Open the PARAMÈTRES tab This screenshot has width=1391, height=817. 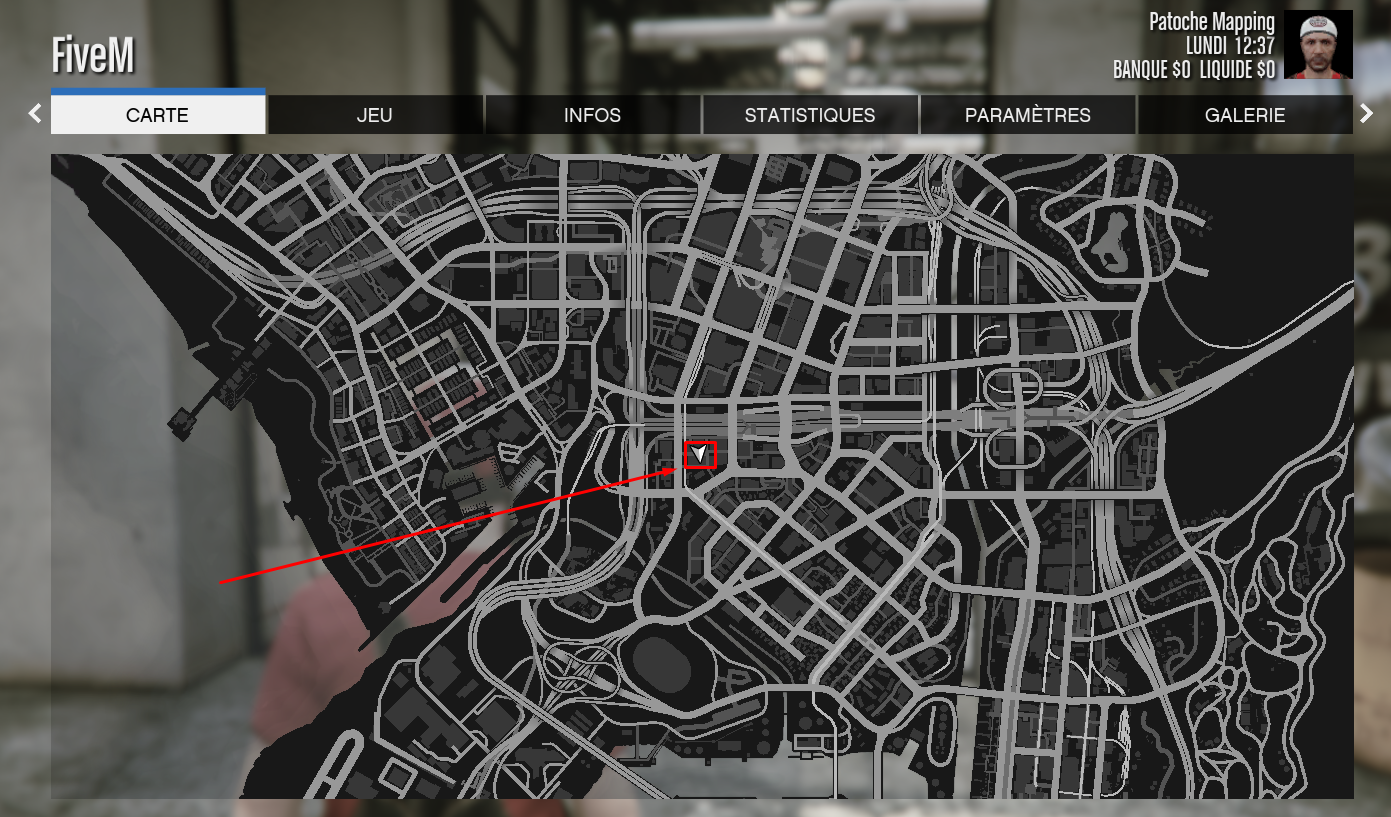pyautogui.click(x=1027, y=115)
